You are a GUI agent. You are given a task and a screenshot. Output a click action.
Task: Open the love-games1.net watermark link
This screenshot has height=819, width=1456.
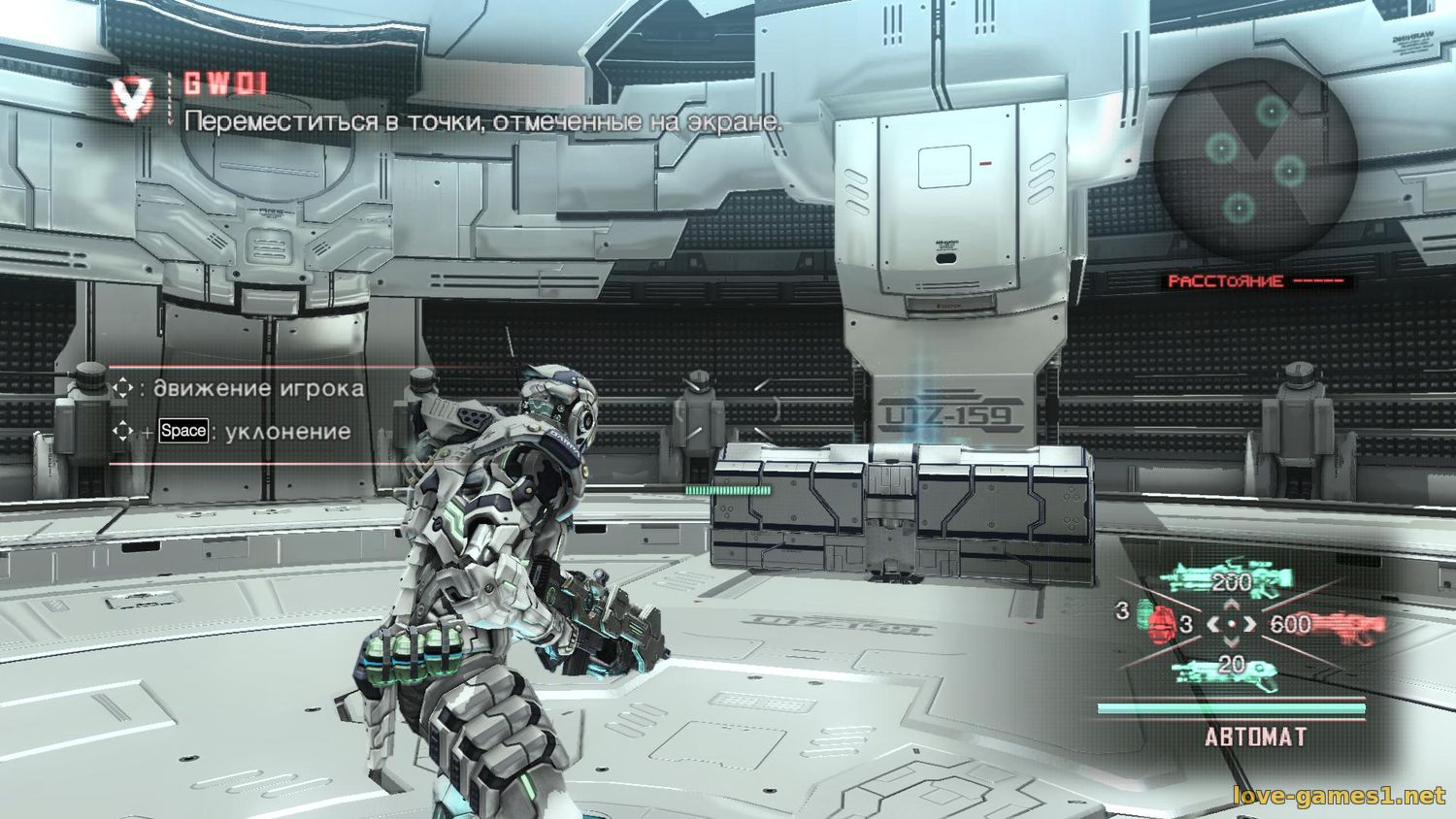click(x=1339, y=797)
